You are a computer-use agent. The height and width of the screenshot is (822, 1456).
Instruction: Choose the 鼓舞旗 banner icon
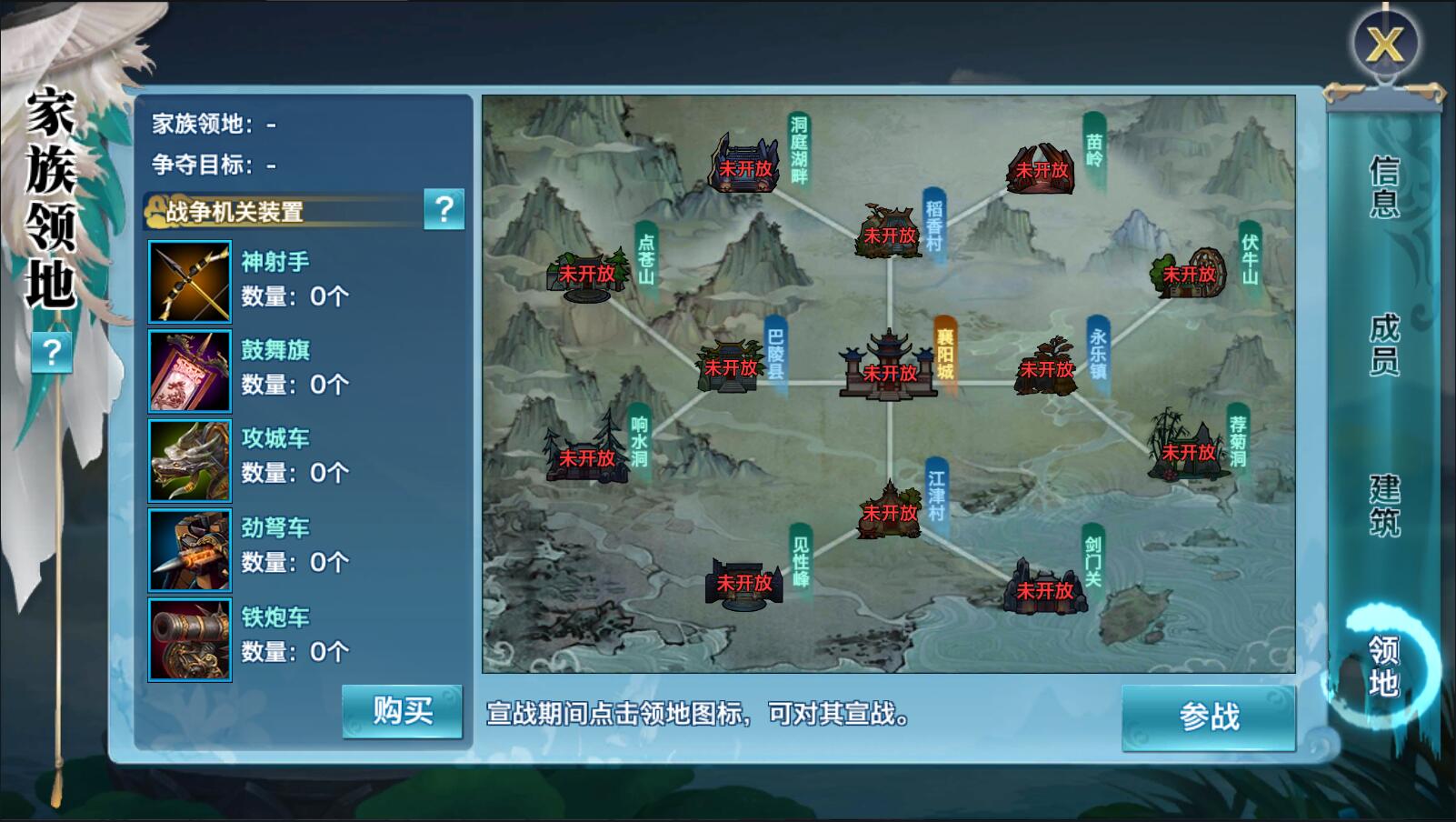190,371
